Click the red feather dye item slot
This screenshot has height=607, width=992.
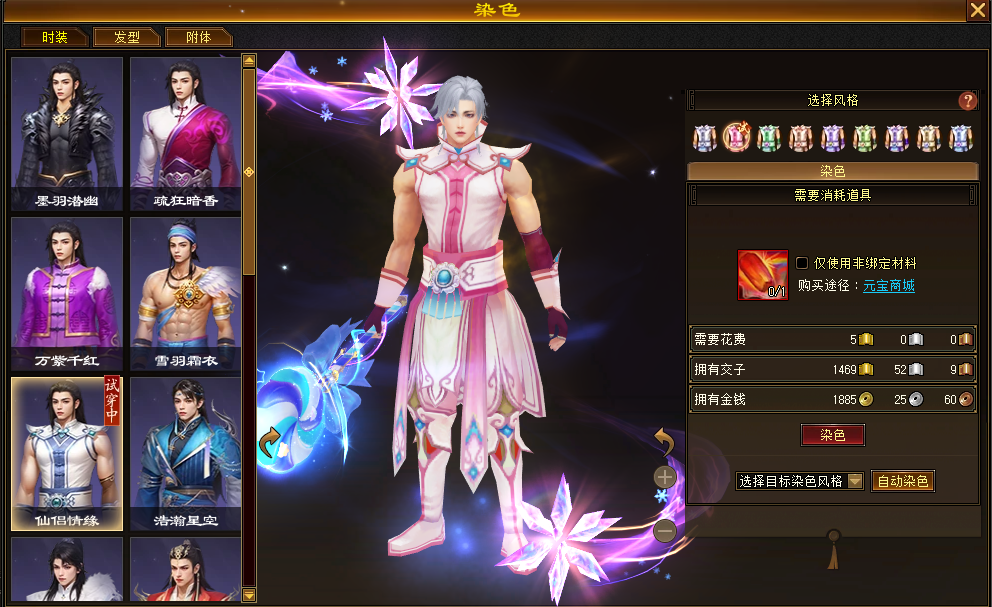click(762, 275)
